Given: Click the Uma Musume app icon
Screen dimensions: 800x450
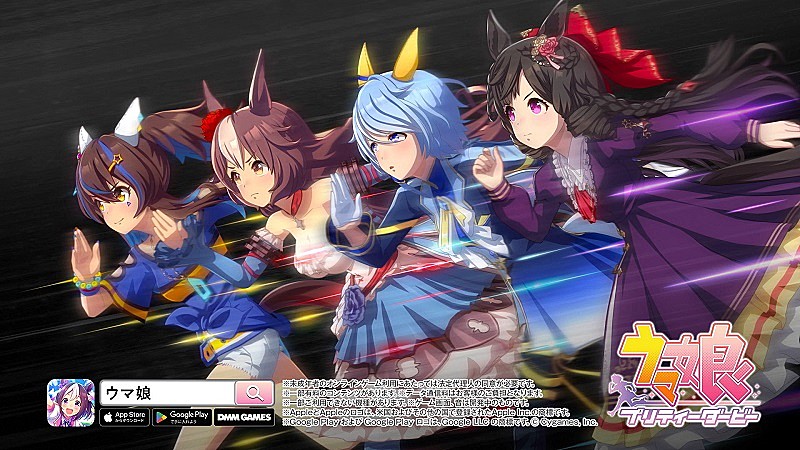Looking at the screenshot, I should pyautogui.click(x=71, y=404).
